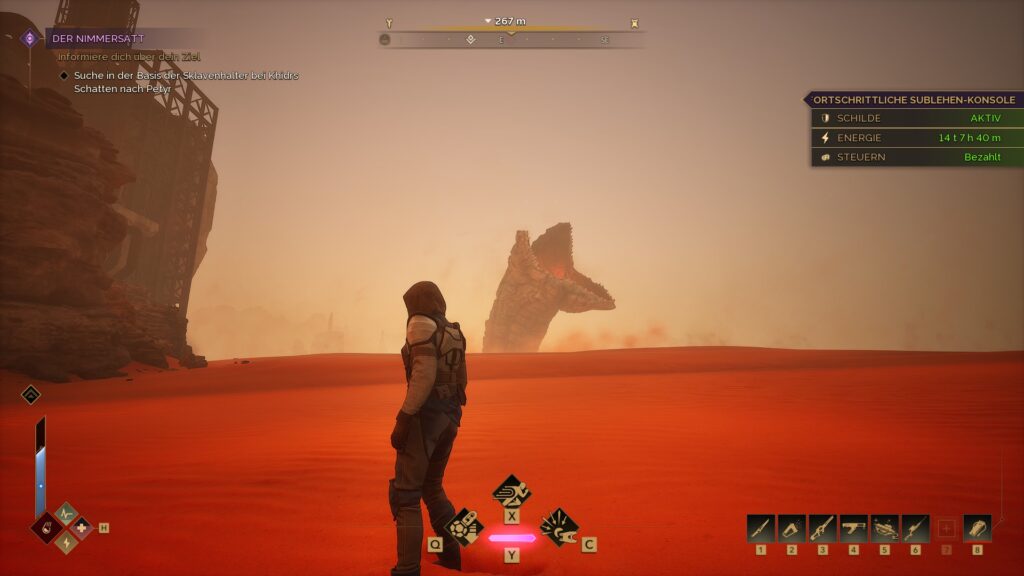Open the Fortschrittliche Sublehen-Konsole panel header
The width and height of the screenshot is (1024, 576).
913,100
